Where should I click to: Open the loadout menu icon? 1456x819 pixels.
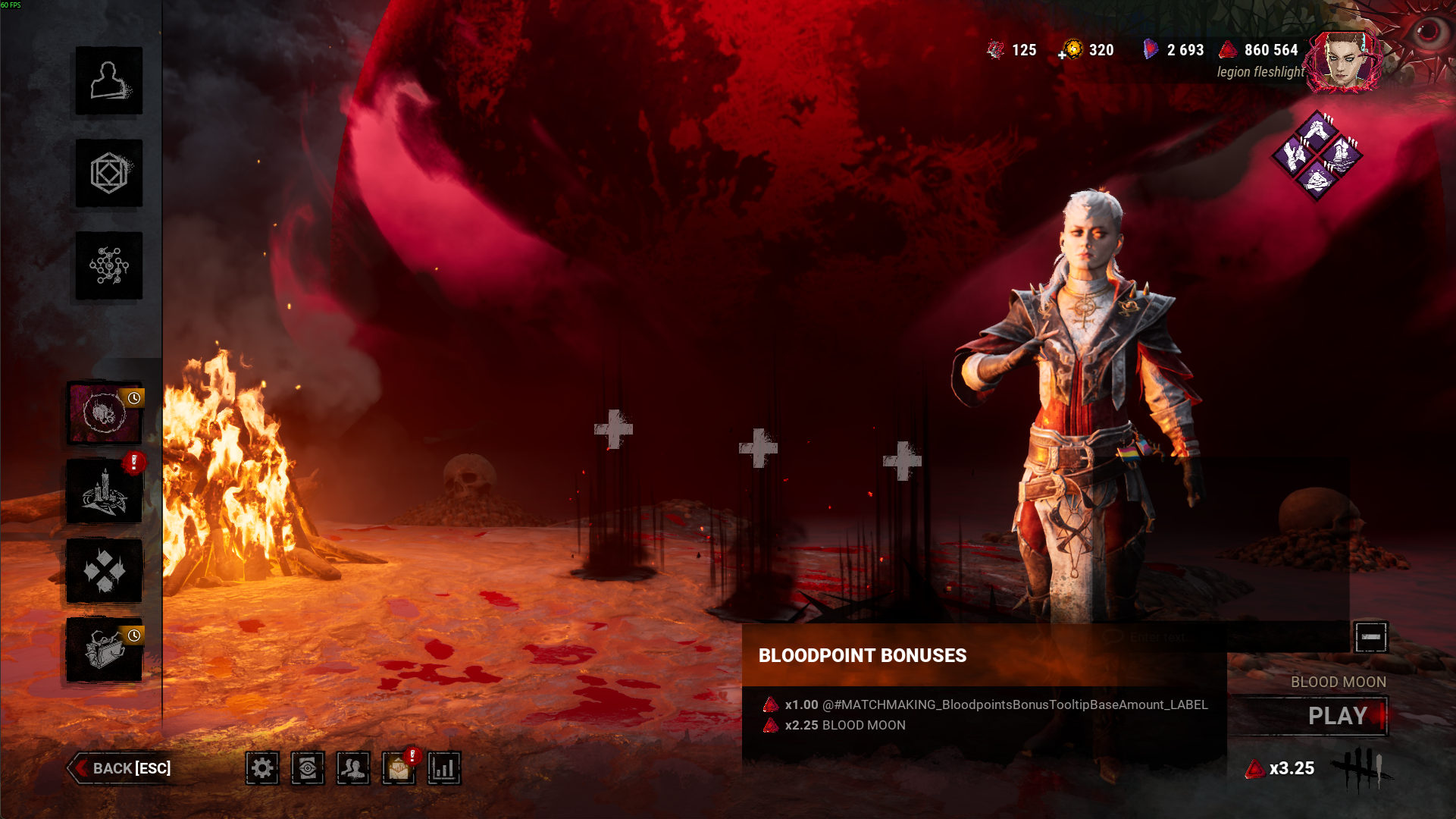click(108, 174)
